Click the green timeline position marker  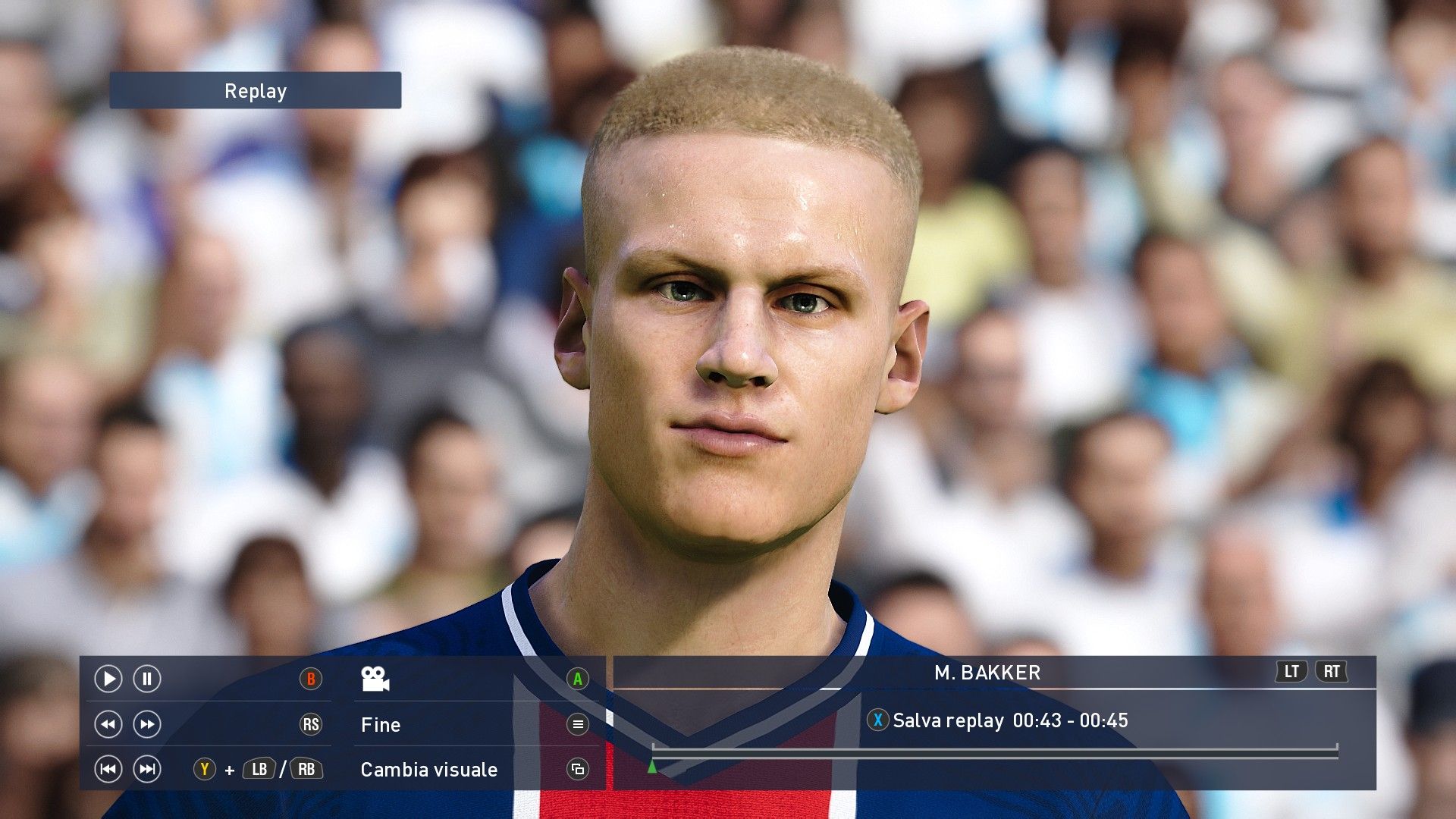652,767
